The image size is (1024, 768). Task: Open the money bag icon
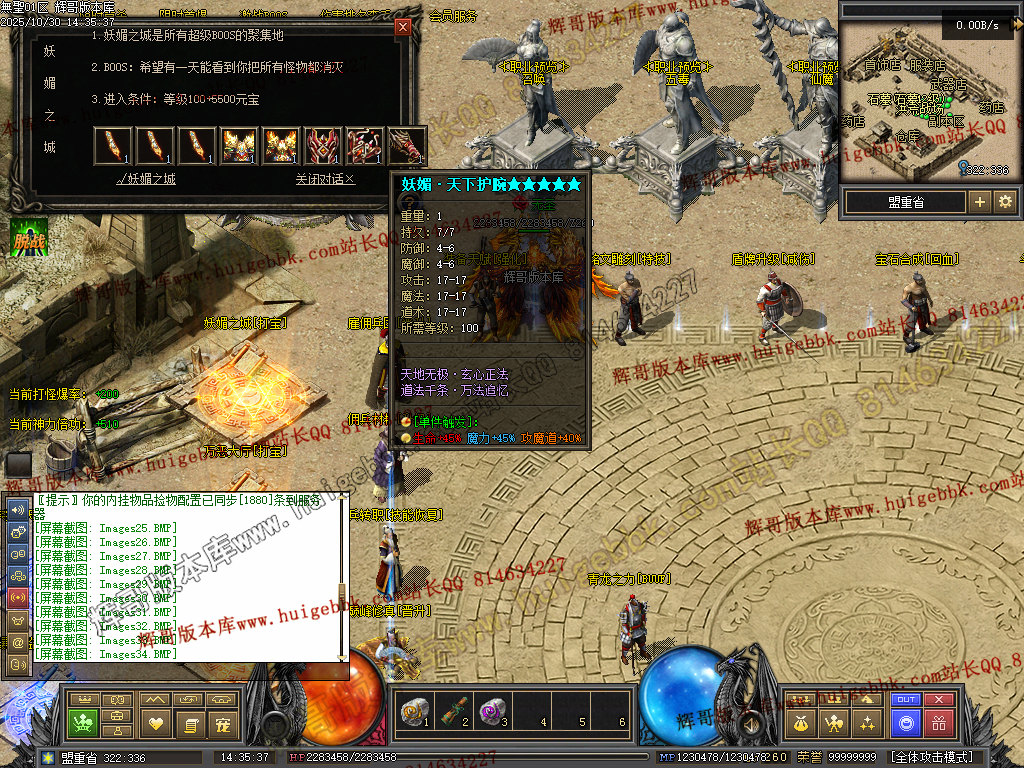(x=801, y=722)
